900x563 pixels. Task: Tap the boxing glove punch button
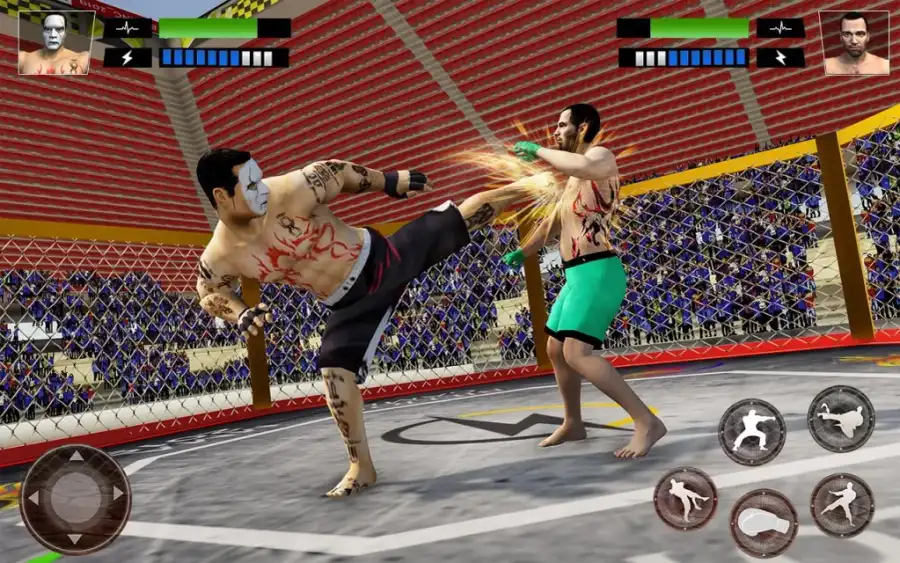pyautogui.click(x=764, y=522)
